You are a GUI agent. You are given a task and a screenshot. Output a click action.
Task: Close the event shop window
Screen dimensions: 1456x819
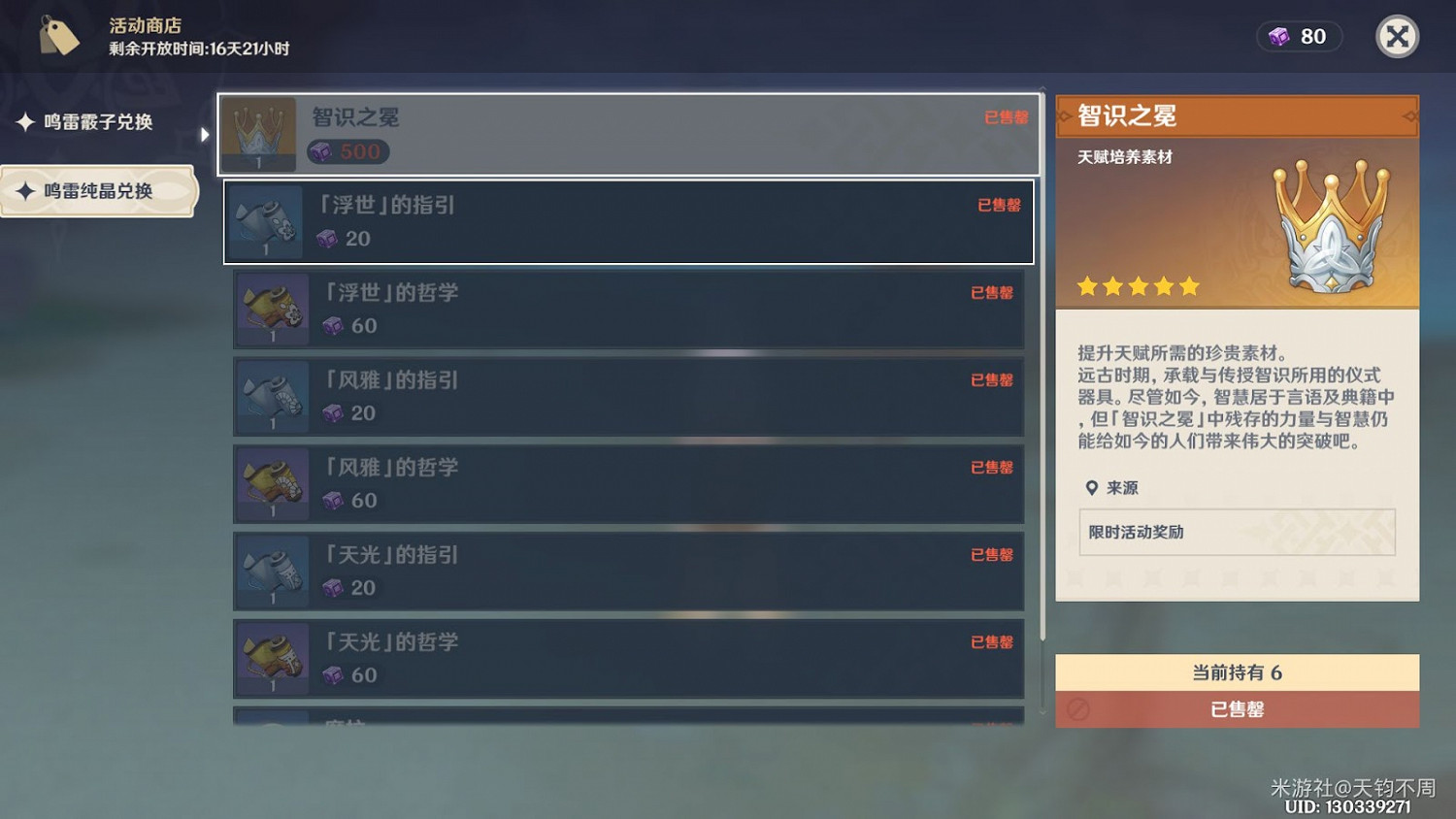(x=1397, y=36)
